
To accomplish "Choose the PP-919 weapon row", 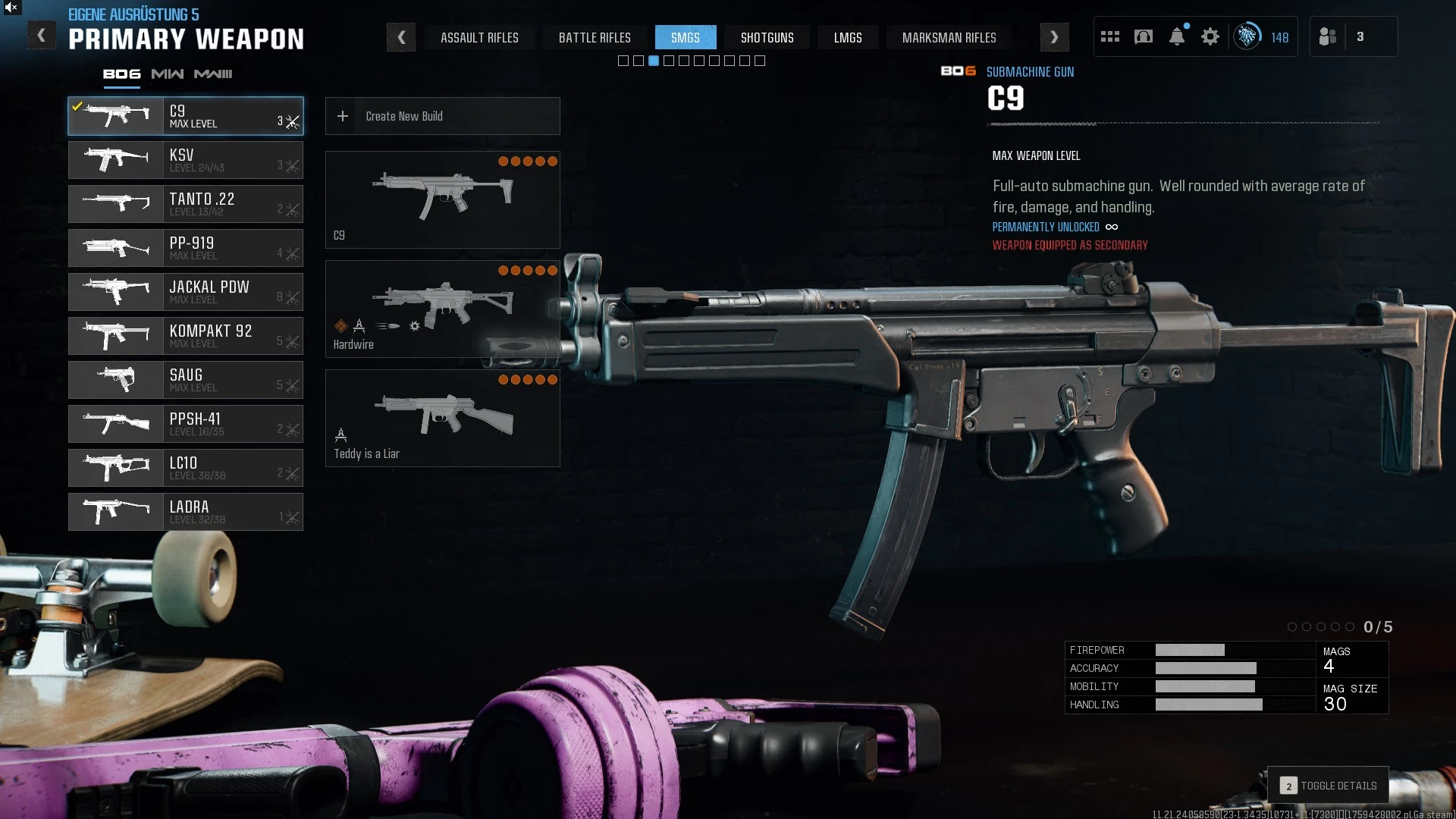I will (x=186, y=248).
